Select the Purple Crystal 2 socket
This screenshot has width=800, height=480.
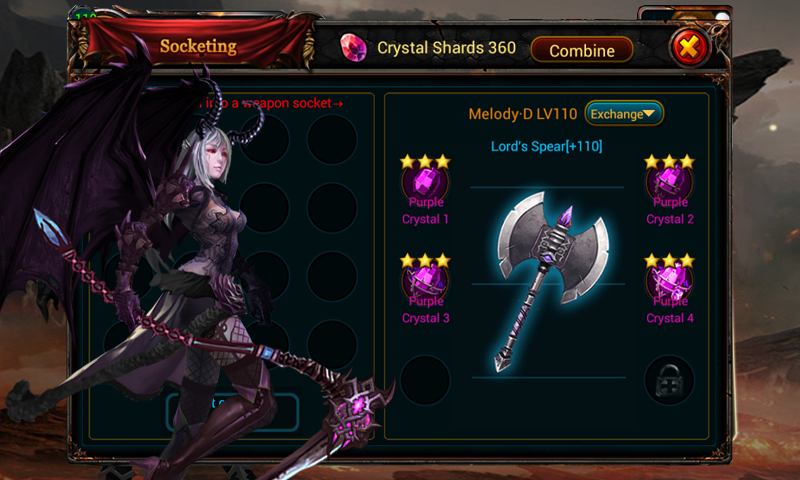pyautogui.click(x=669, y=182)
